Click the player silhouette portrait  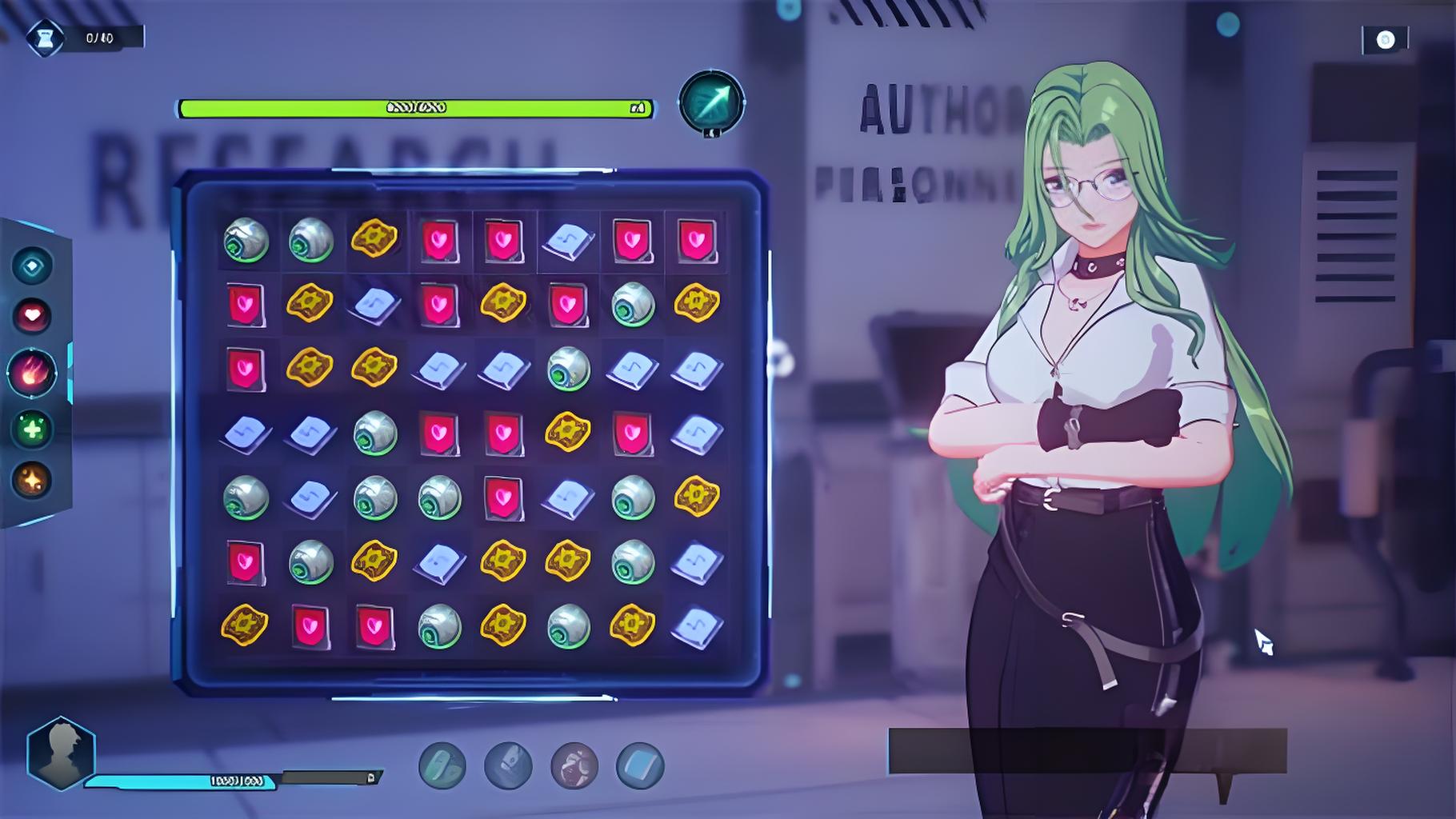point(61,753)
